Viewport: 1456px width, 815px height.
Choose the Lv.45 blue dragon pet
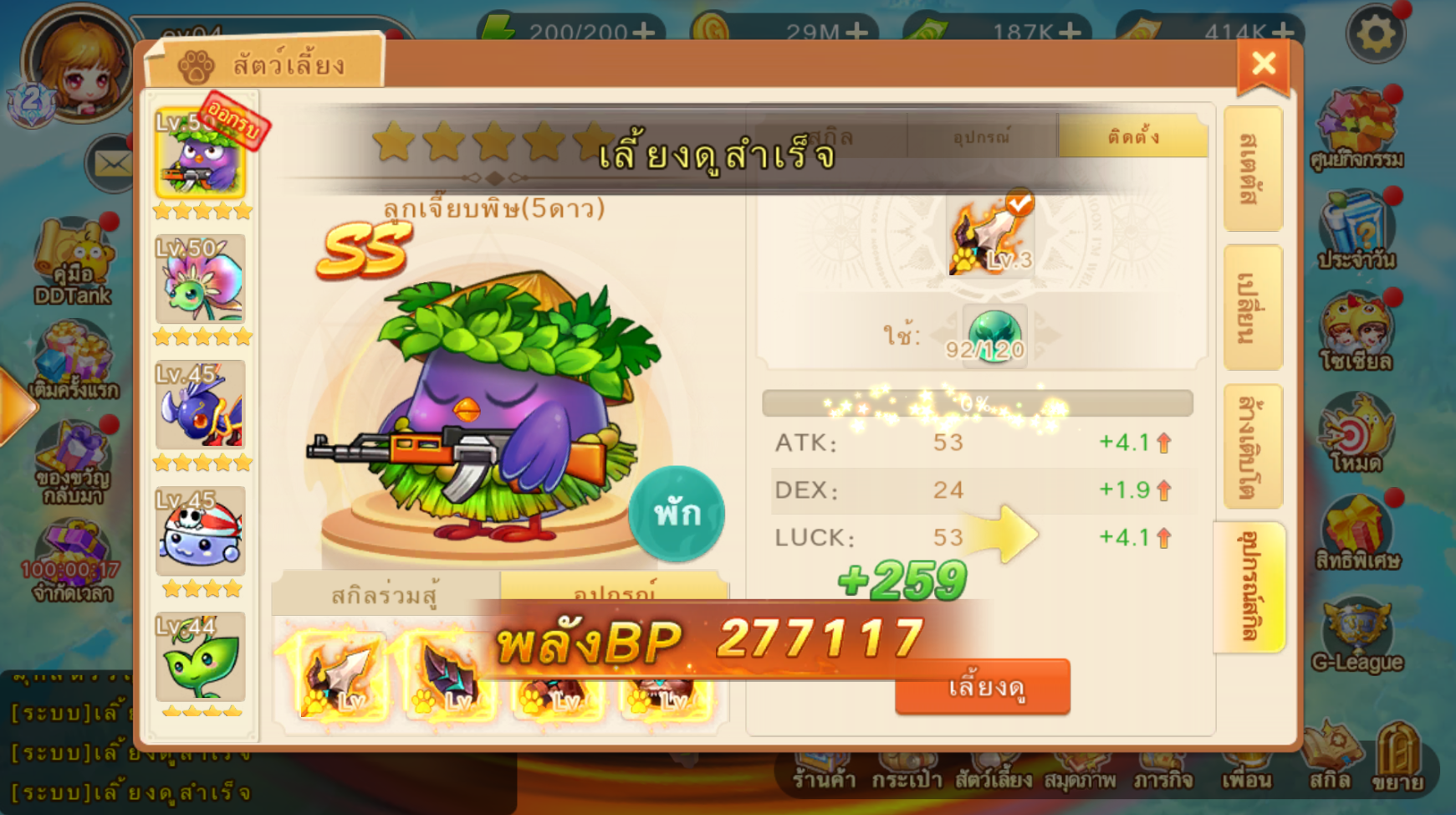[201, 406]
